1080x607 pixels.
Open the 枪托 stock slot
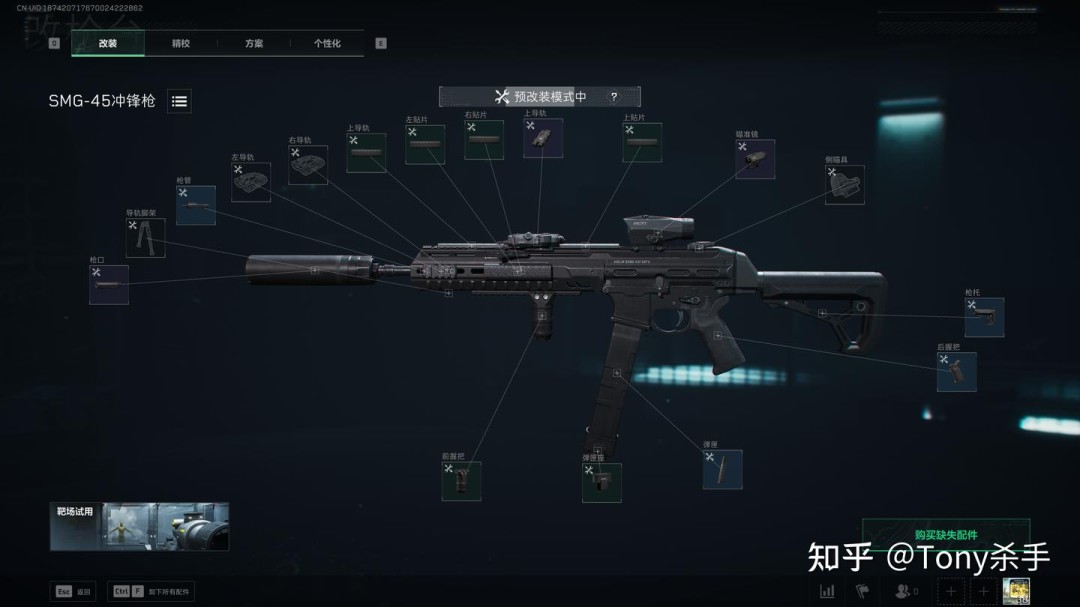coord(984,317)
